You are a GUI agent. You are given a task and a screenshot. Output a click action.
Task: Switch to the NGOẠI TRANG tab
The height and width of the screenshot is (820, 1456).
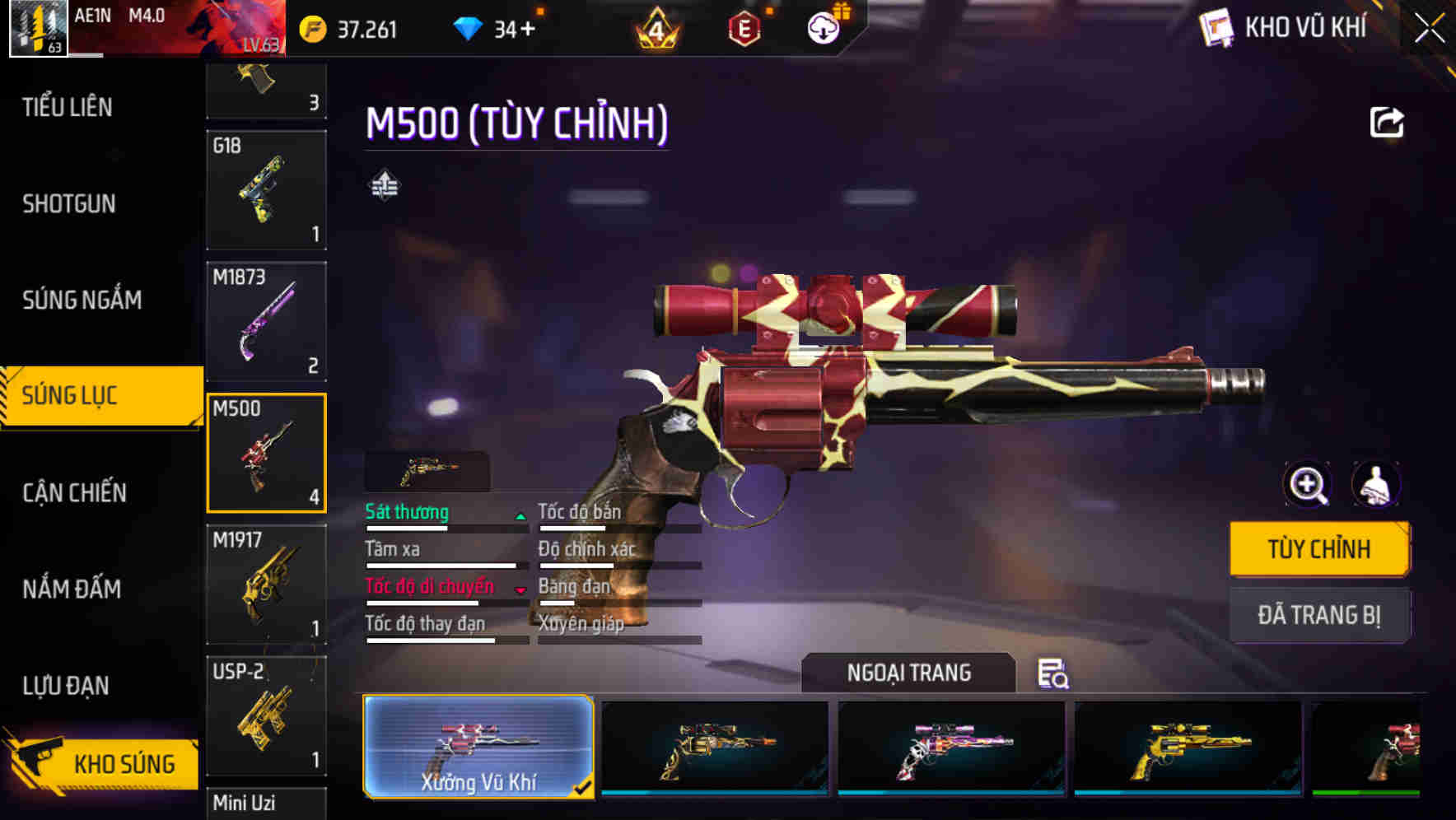click(x=909, y=672)
